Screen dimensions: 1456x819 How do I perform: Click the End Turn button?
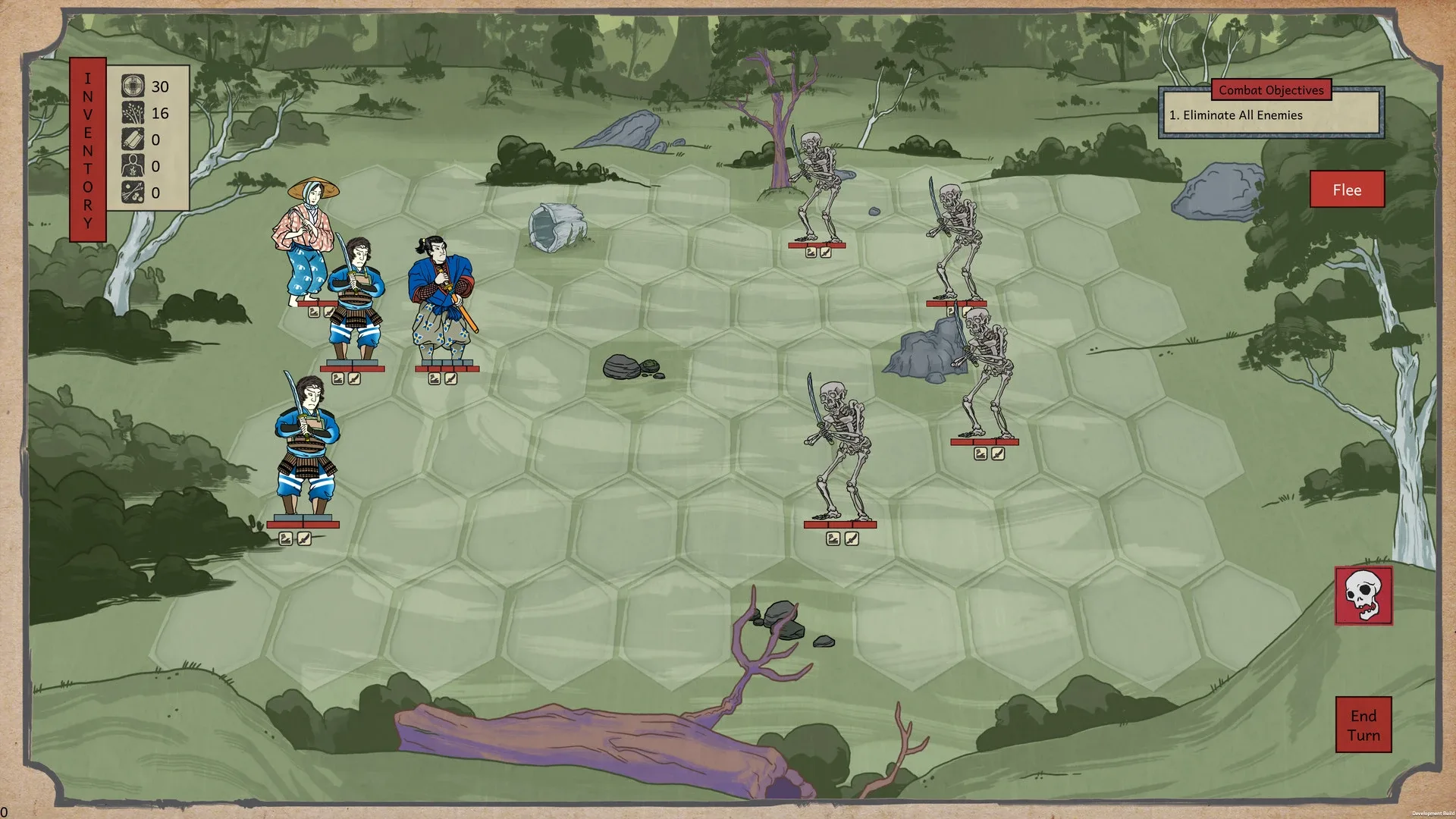click(x=1363, y=724)
